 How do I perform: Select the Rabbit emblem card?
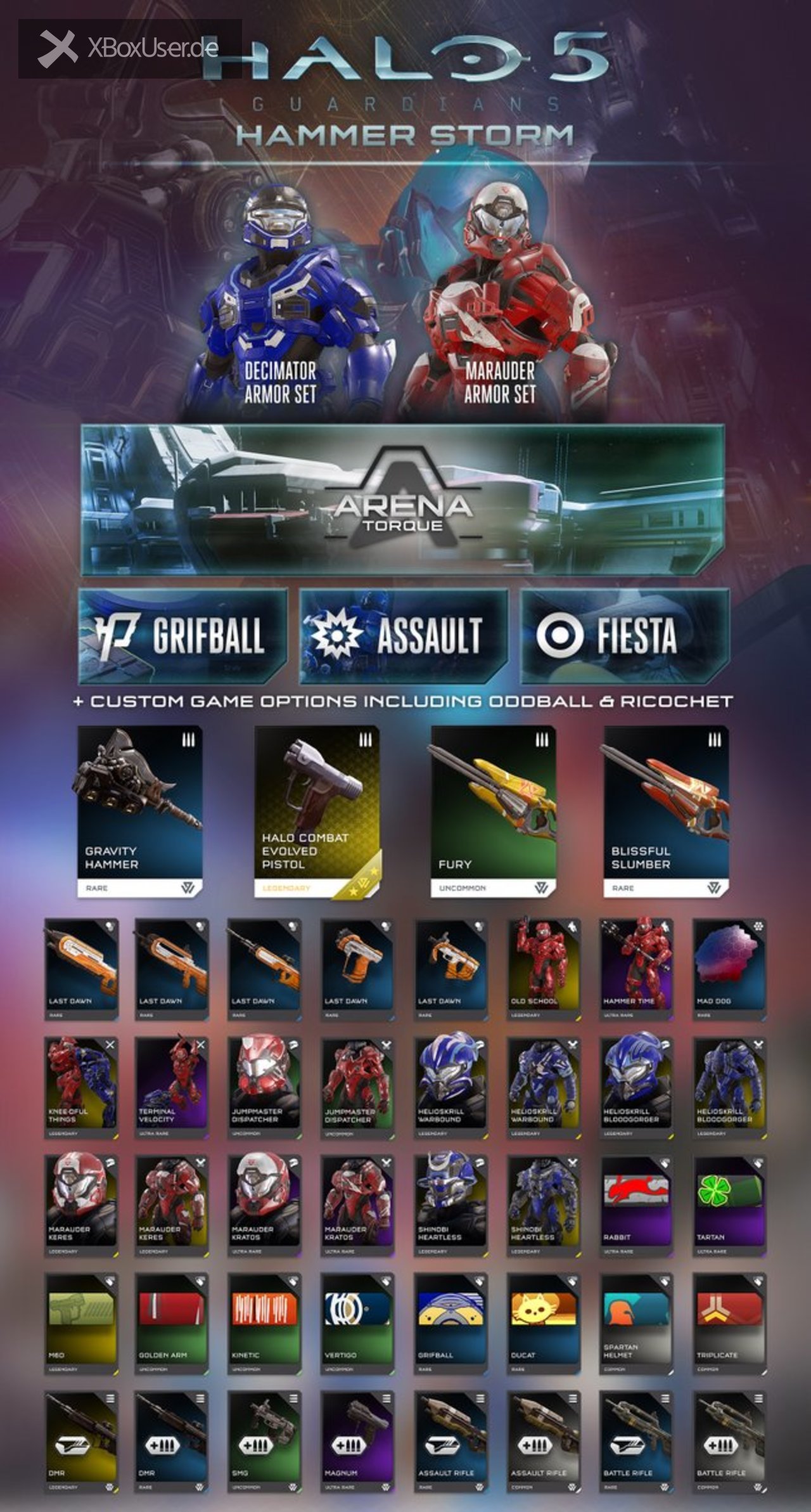pos(636,1205)
